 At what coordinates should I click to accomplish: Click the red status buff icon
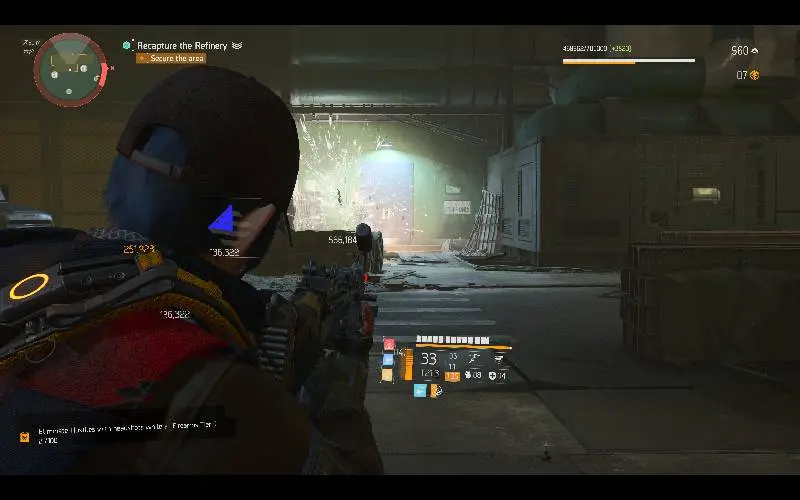click(389, 345)
